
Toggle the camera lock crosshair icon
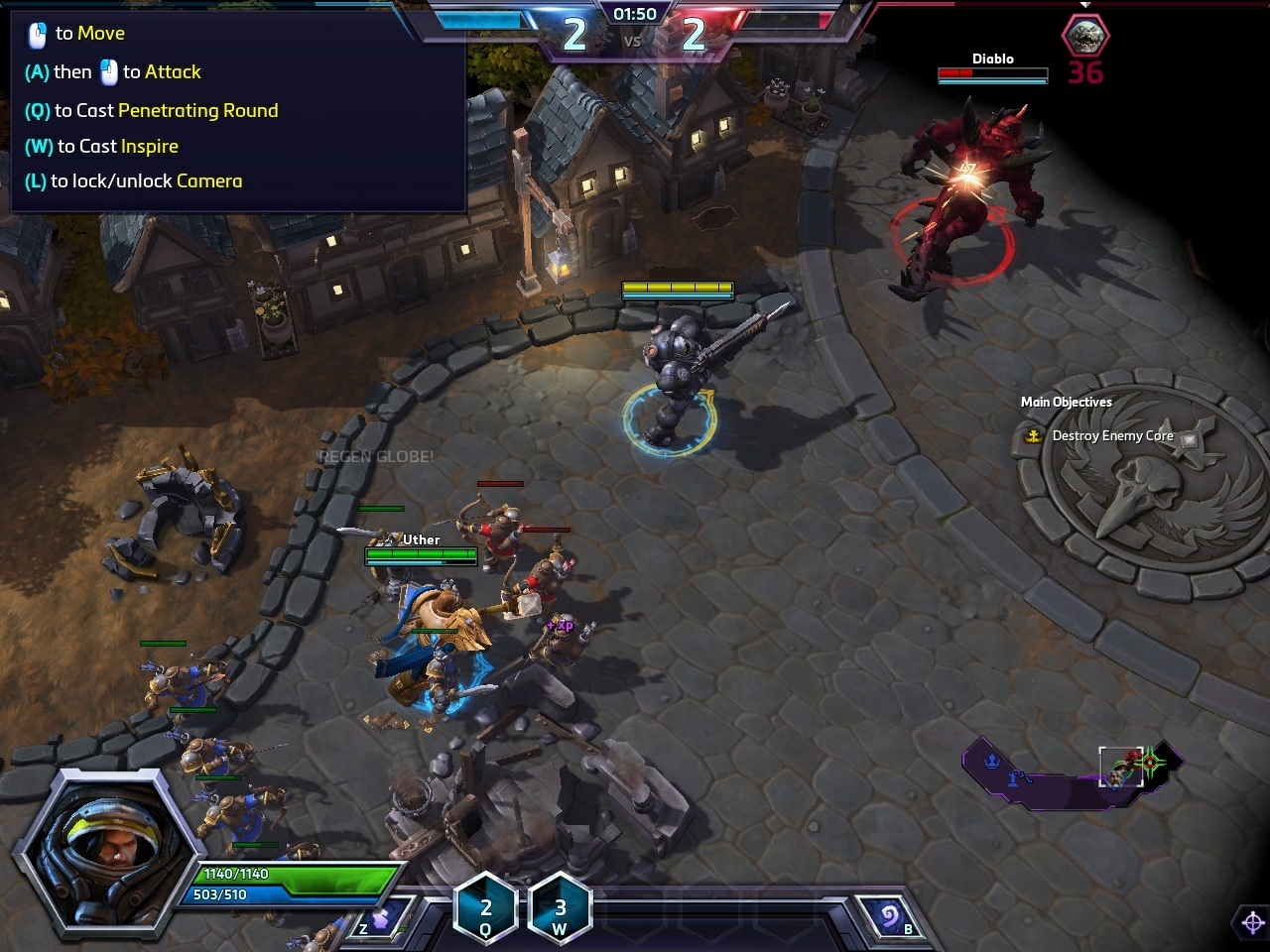tap(1252, 923)
